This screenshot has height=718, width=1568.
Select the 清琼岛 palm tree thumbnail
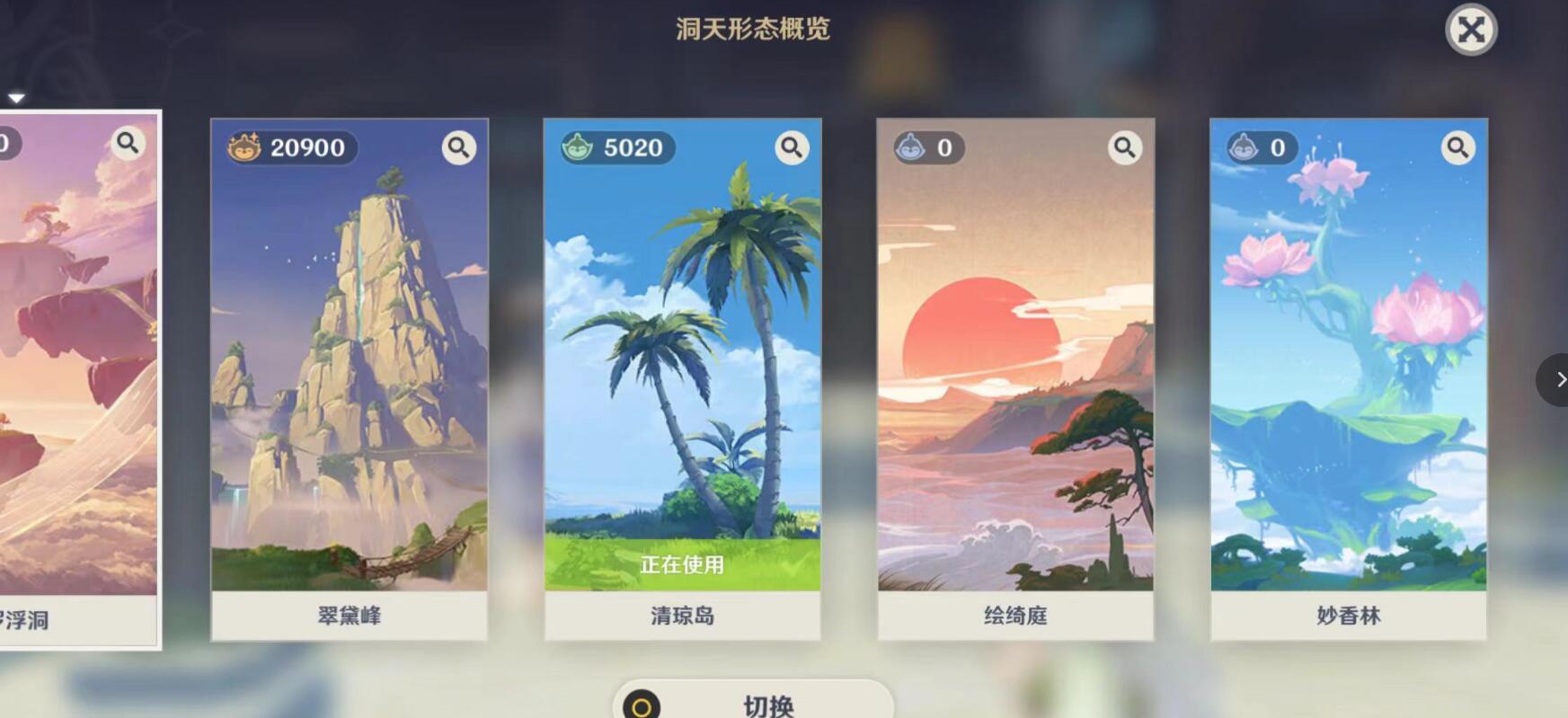pos(682,359)
